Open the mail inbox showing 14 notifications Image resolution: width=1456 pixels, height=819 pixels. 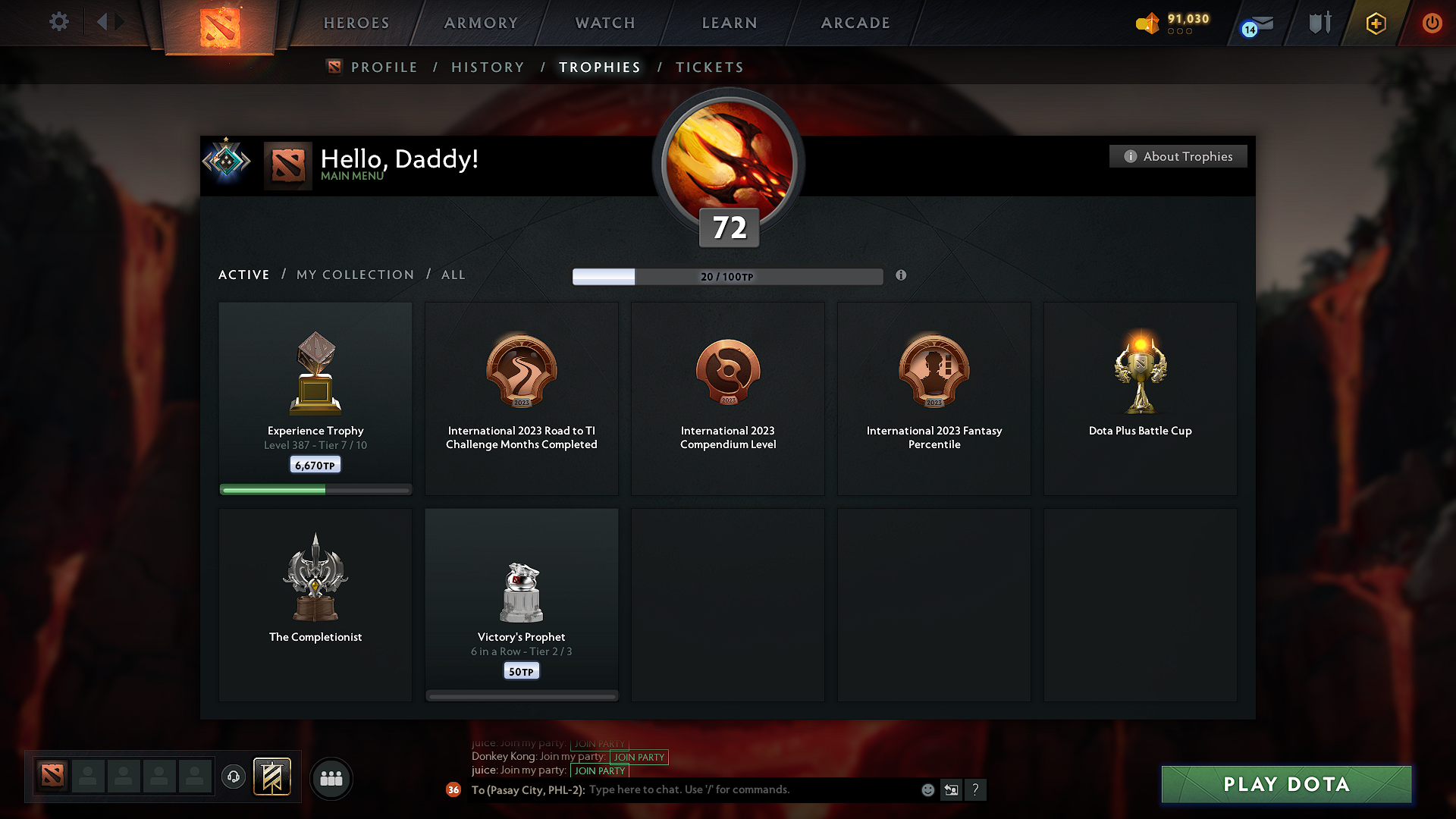pos(1255,23)
